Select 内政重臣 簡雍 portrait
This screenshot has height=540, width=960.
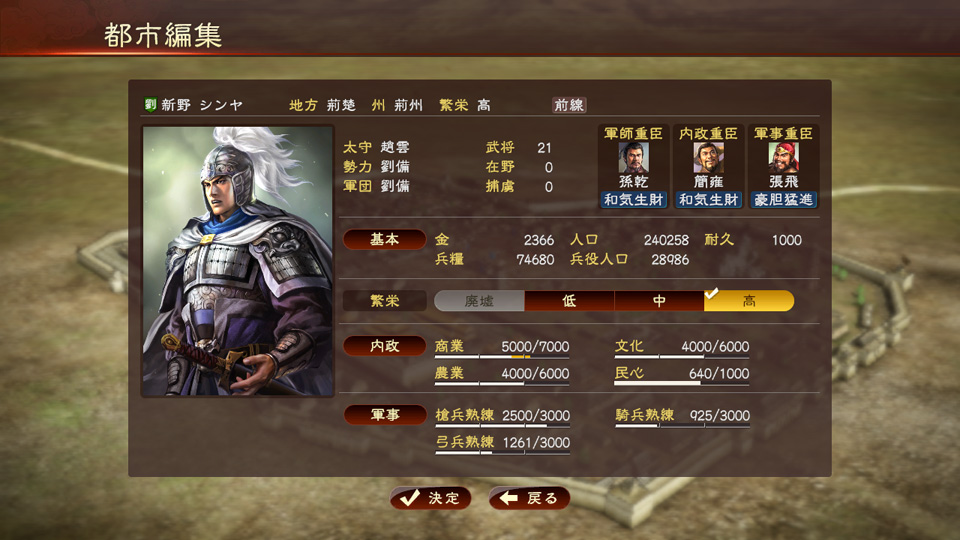coord(708,158)
